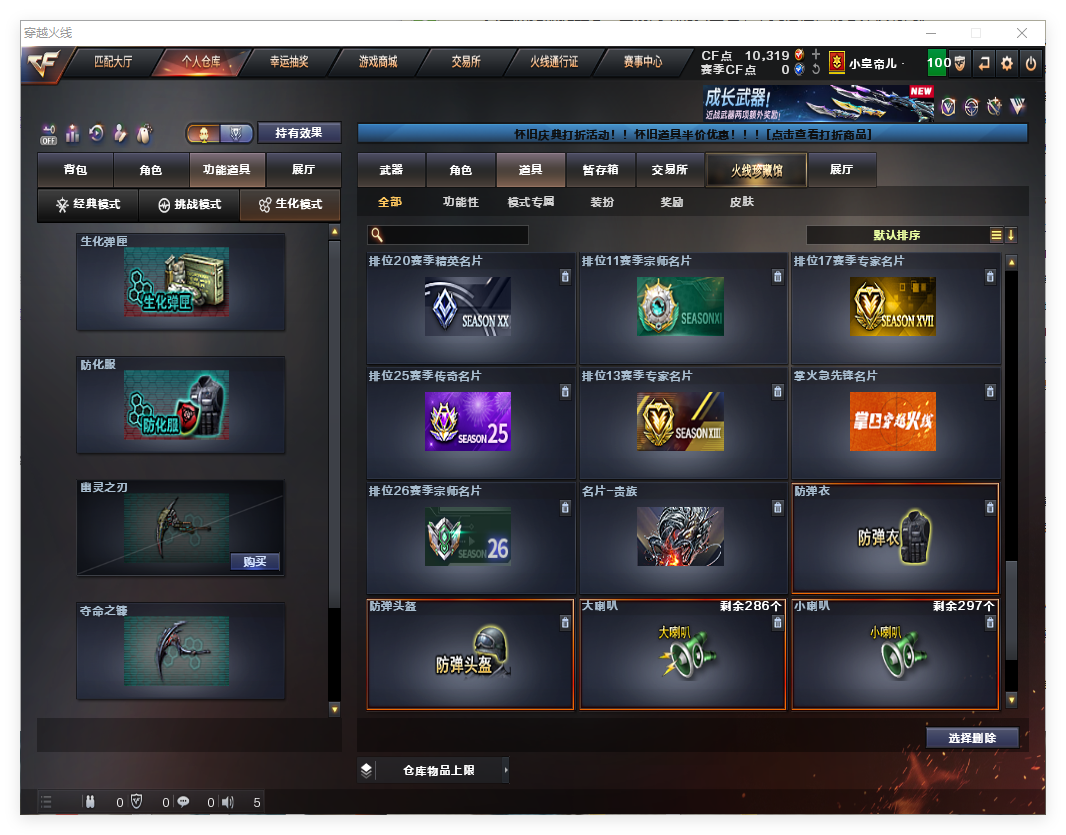
Task: Open the 火线通行证 pass menu
Action: [x=554, y=62]
